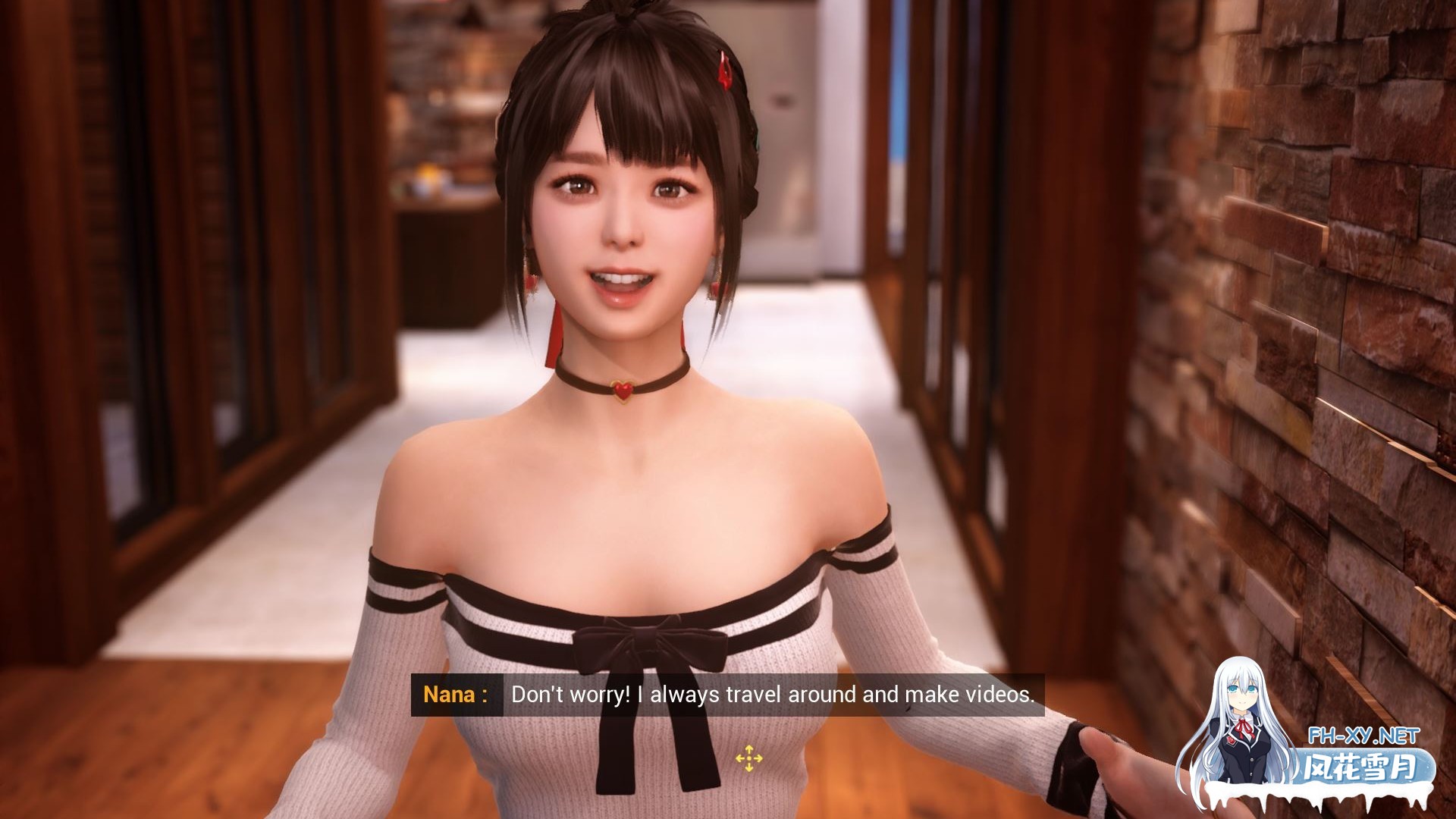The height and width of the screenshot is (819, 1456).
Task: Select the up arrow of the move control
Action: [x=748, y=748]
